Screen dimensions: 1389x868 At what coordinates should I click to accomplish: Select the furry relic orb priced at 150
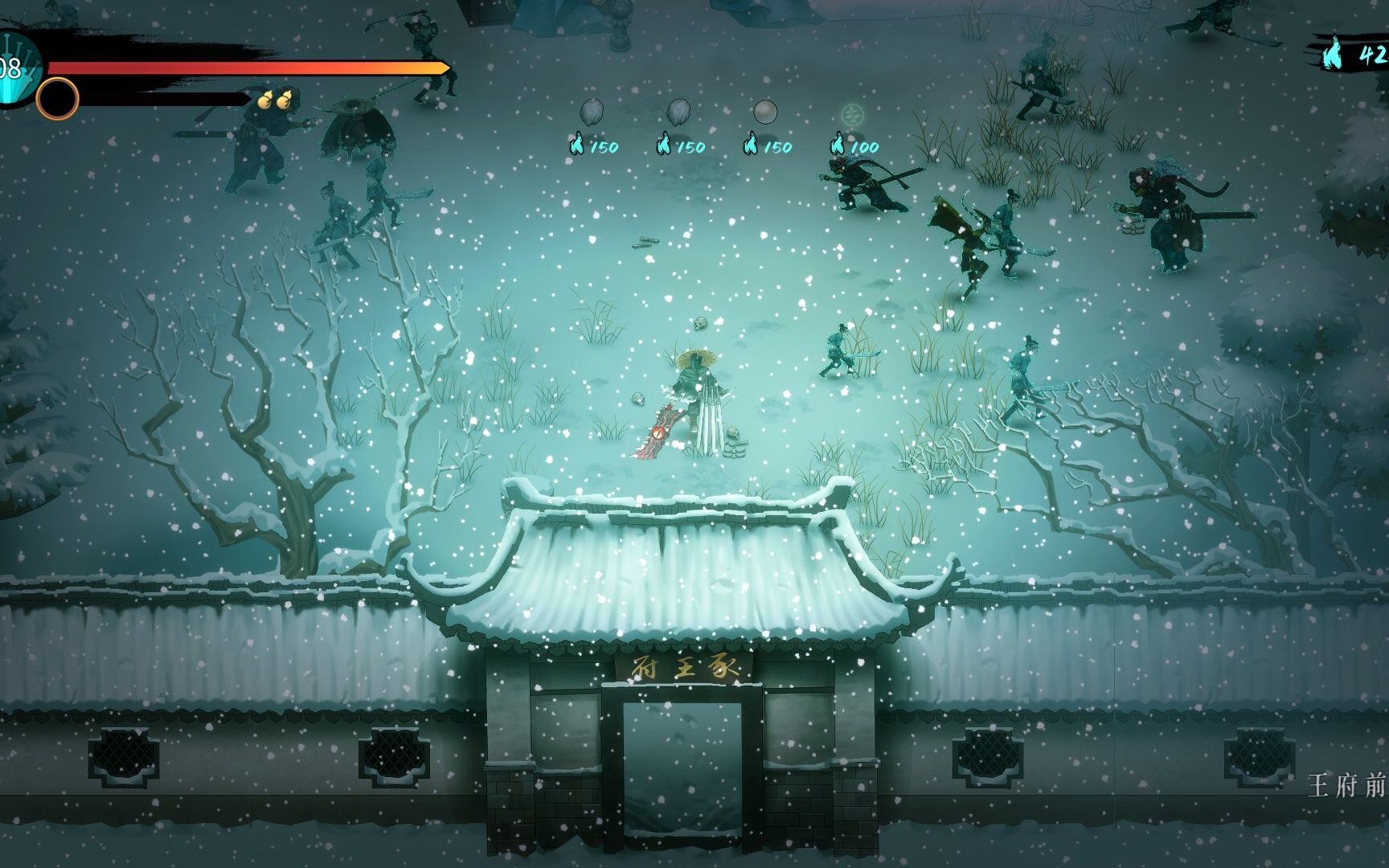(x=591, y=112)
